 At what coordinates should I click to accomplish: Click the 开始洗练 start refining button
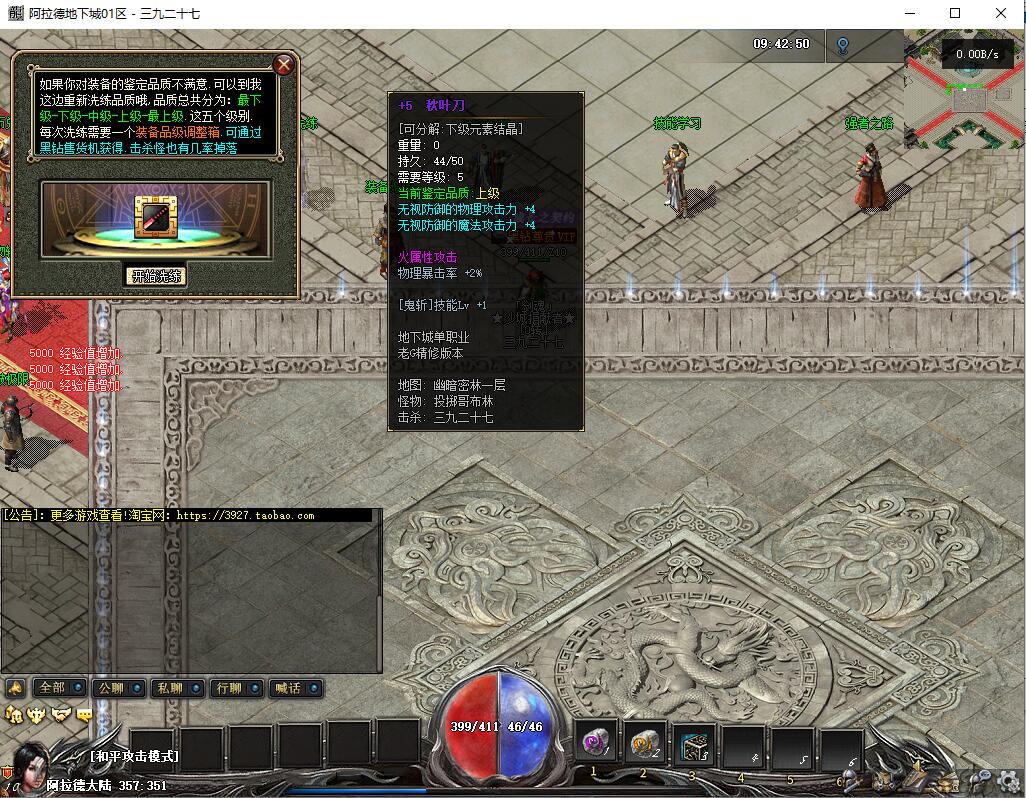158,276
